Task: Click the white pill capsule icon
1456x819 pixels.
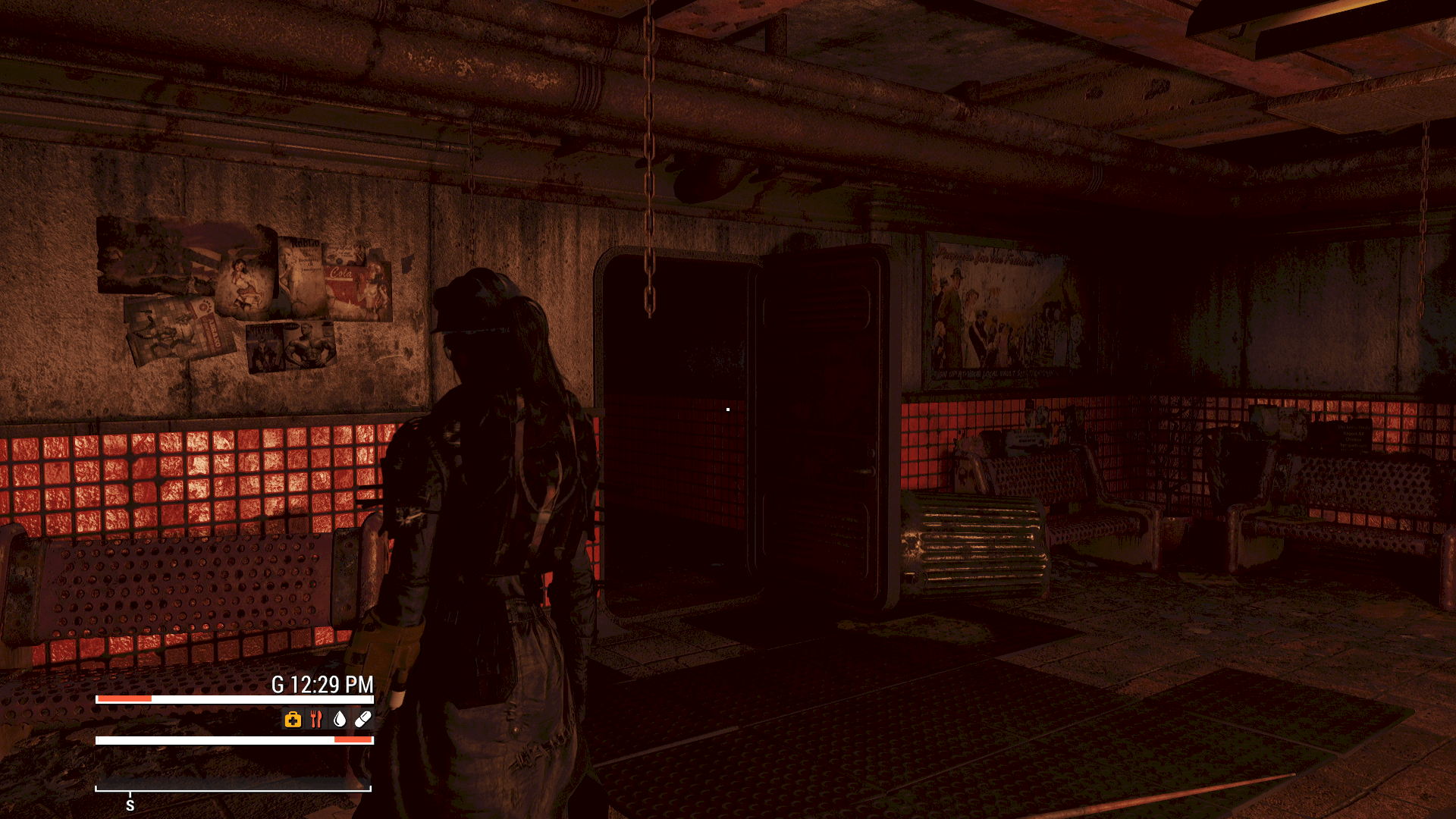Action: (x=363, y=719)
